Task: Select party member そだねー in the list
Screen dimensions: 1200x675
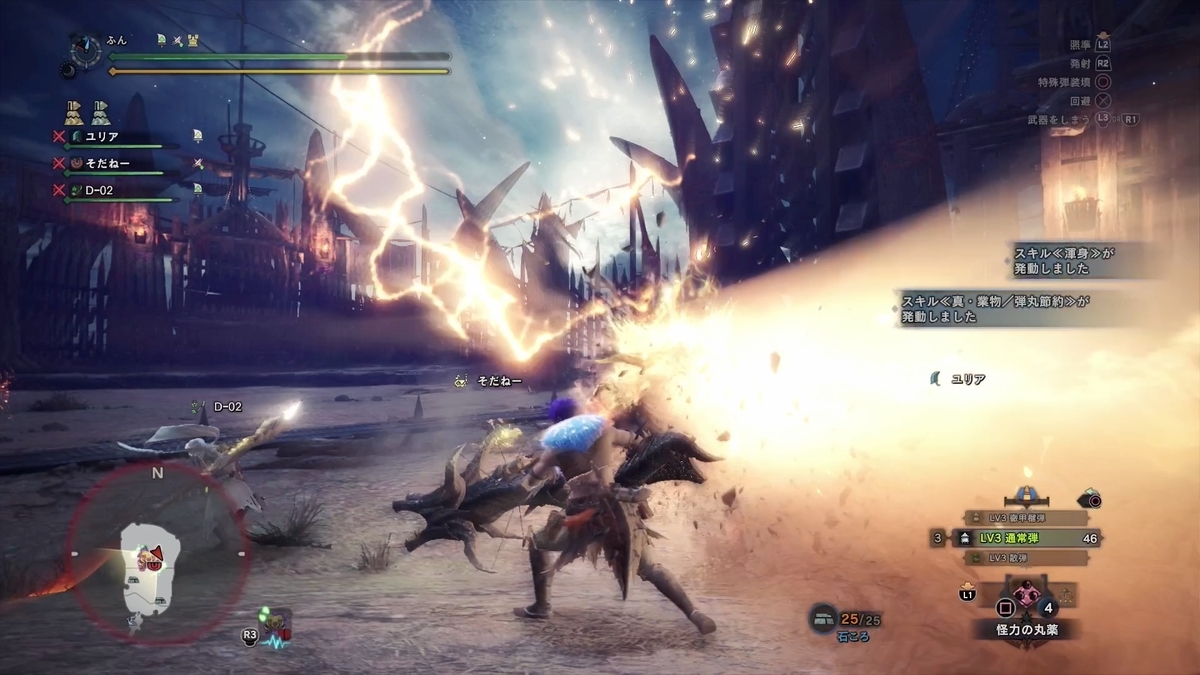Action: (108, 162)
